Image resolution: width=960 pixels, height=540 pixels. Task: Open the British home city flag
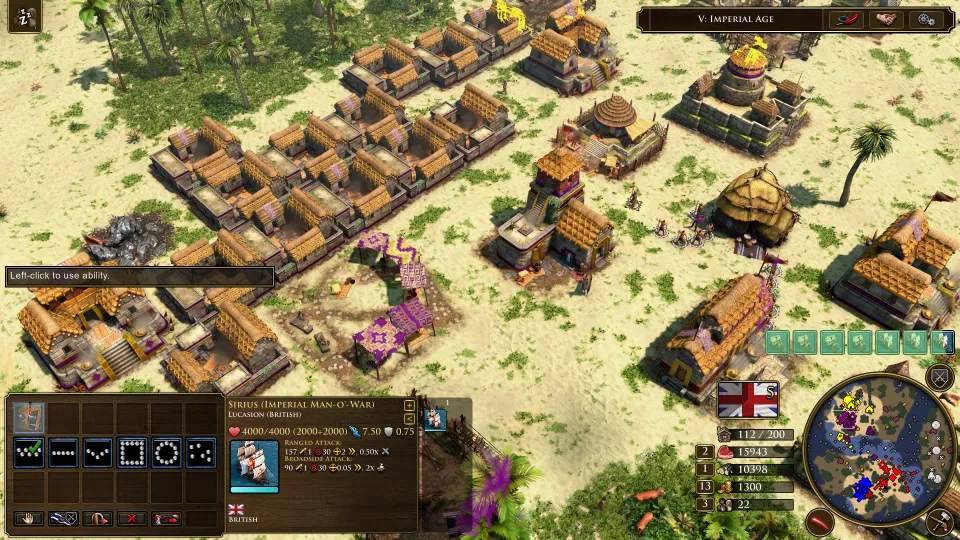point(747,399)
